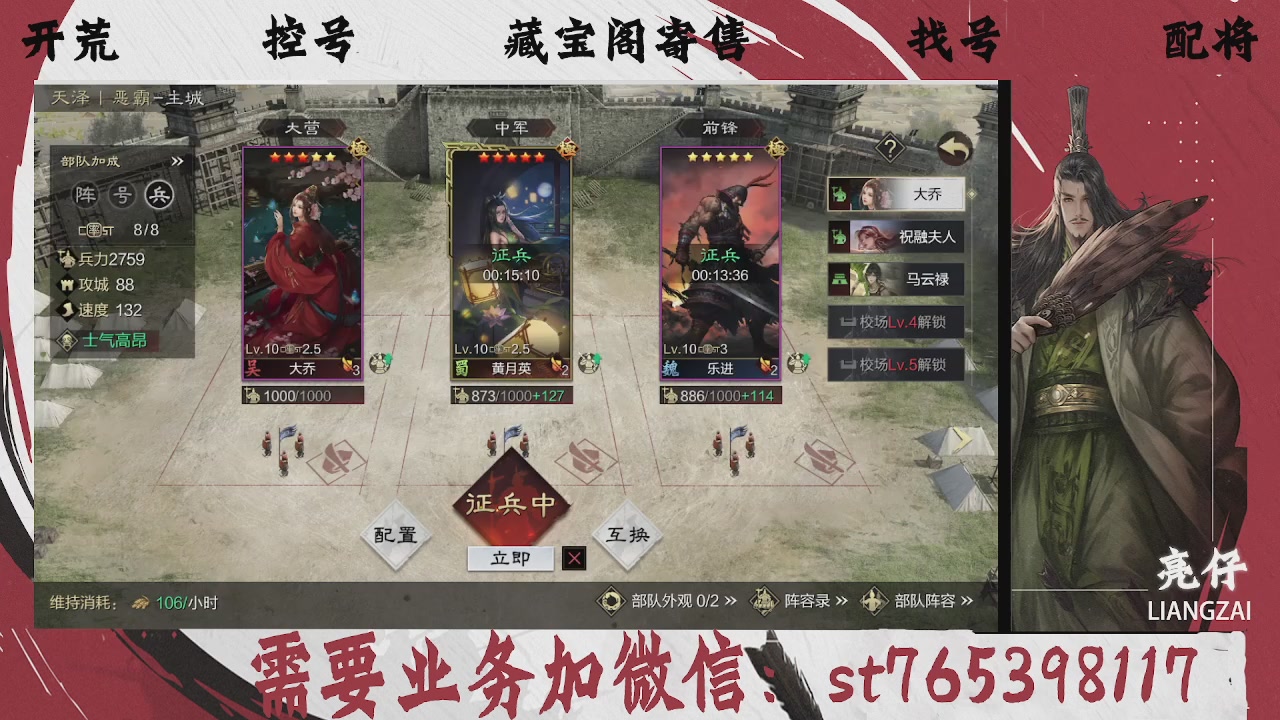1280x720 pixels.
Task: Expand the 部队加成 panel with double arrows
Action: [178, 159]
